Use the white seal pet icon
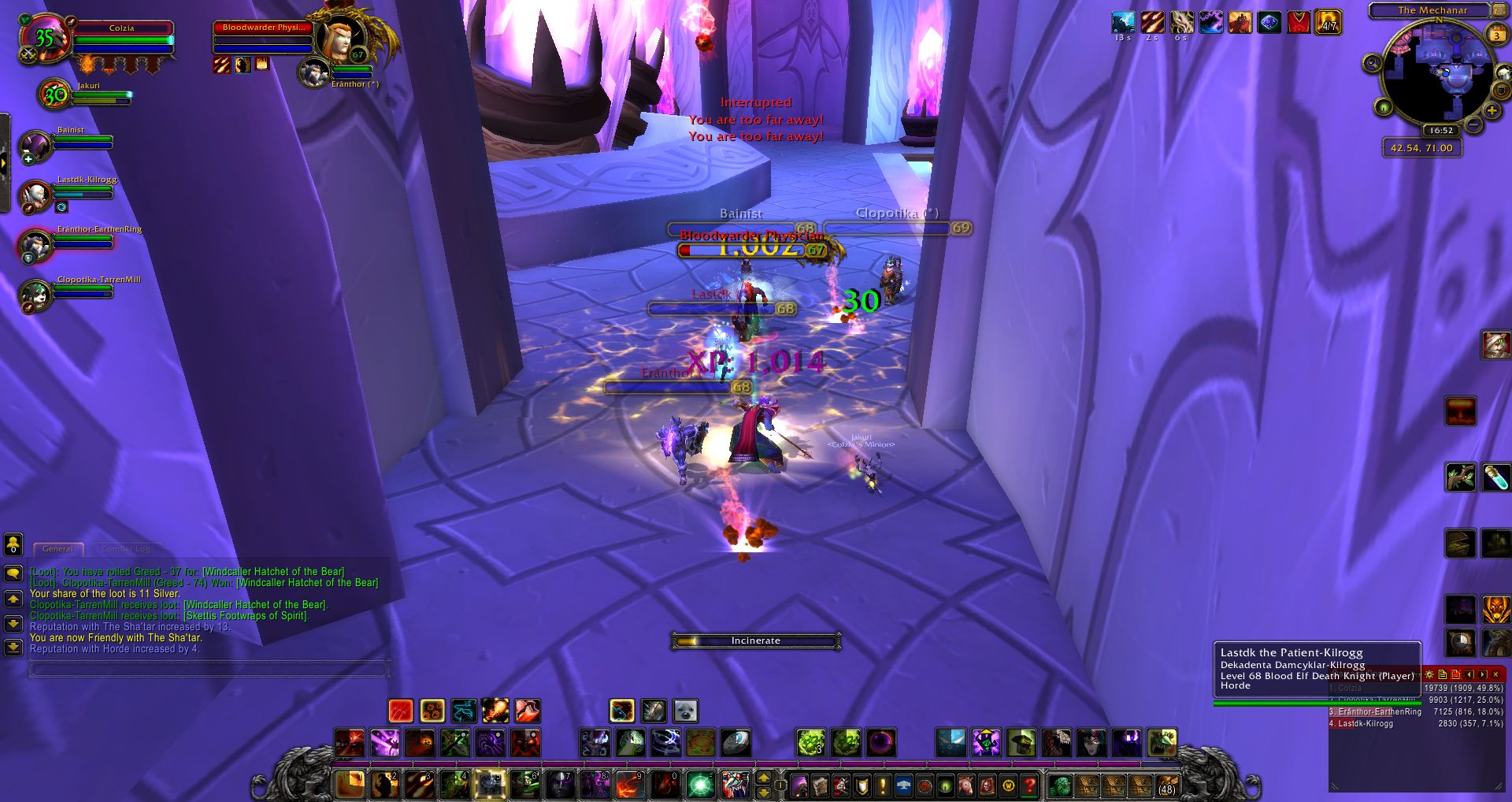This screenshot has width=1512, height=802. 685,711
